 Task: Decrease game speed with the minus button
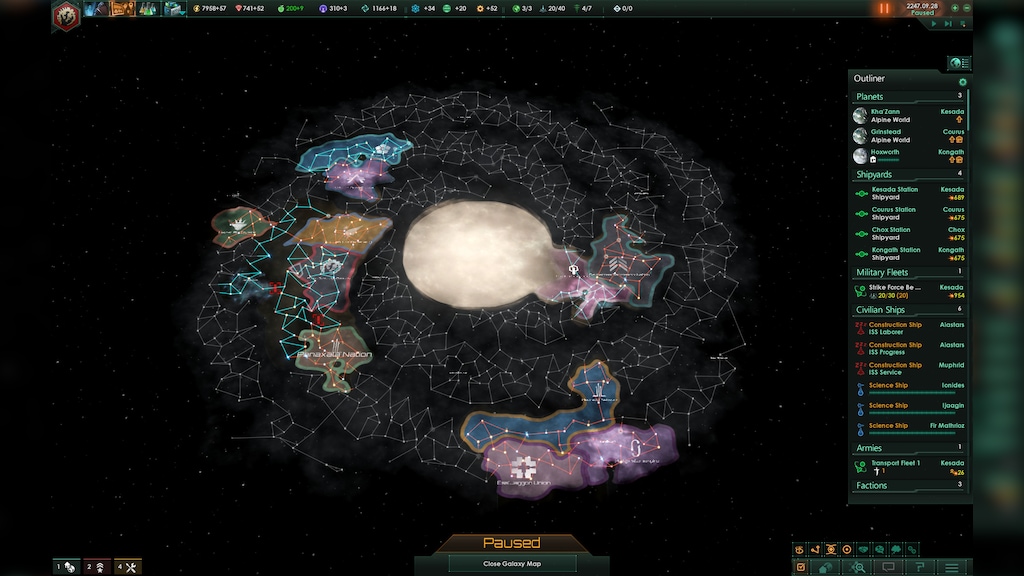coord(968,9)
